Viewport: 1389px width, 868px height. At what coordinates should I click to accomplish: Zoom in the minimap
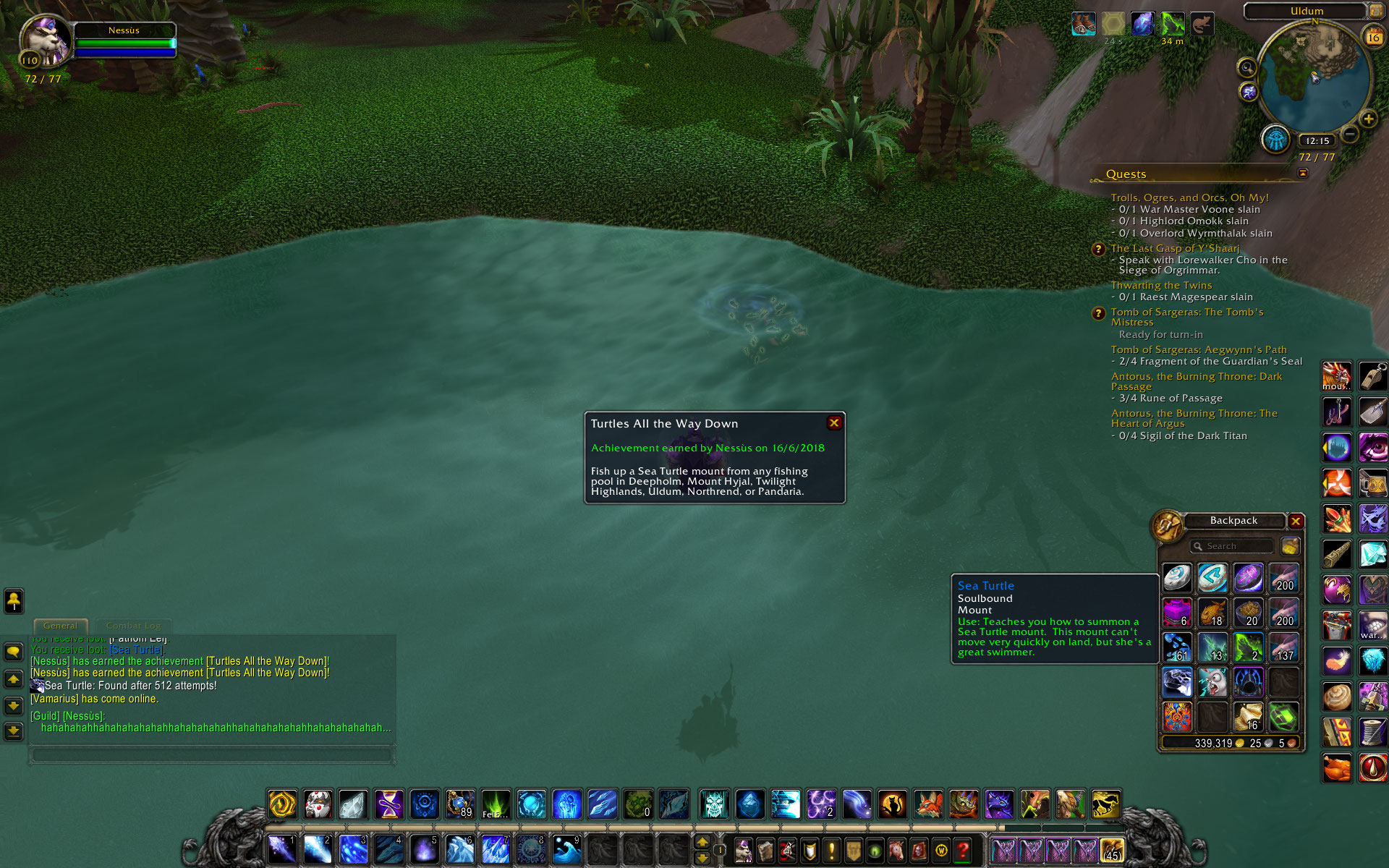[x=1368, y=119]
